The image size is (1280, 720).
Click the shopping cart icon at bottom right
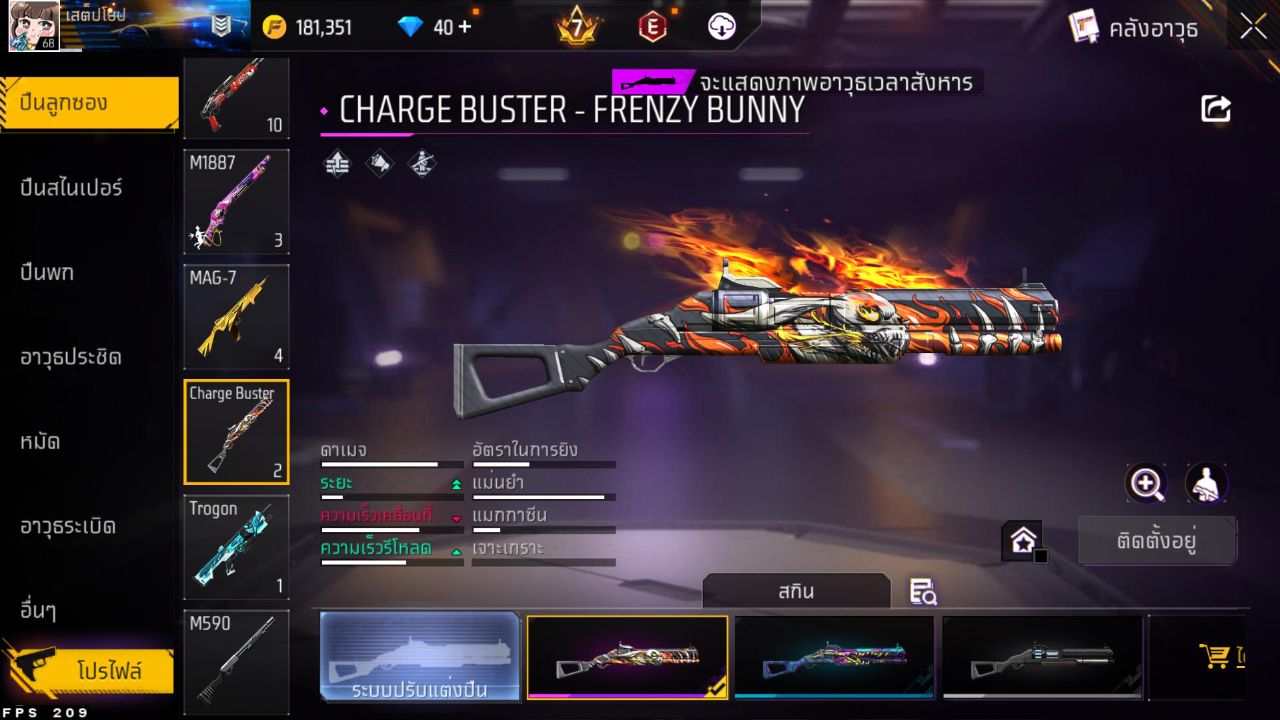(x=1215, y=655)
